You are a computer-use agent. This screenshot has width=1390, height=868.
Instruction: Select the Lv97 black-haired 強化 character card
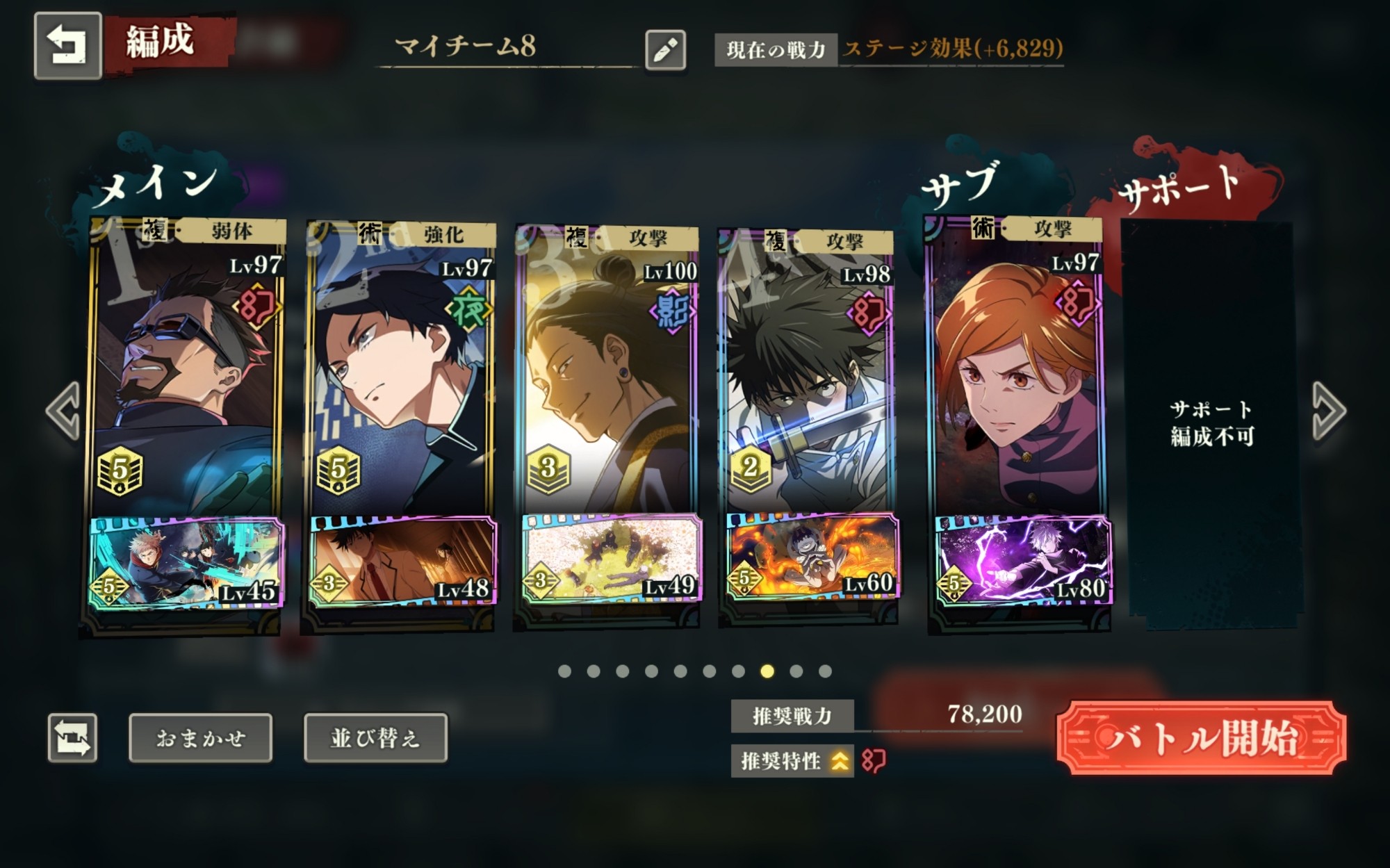[400, 368]
